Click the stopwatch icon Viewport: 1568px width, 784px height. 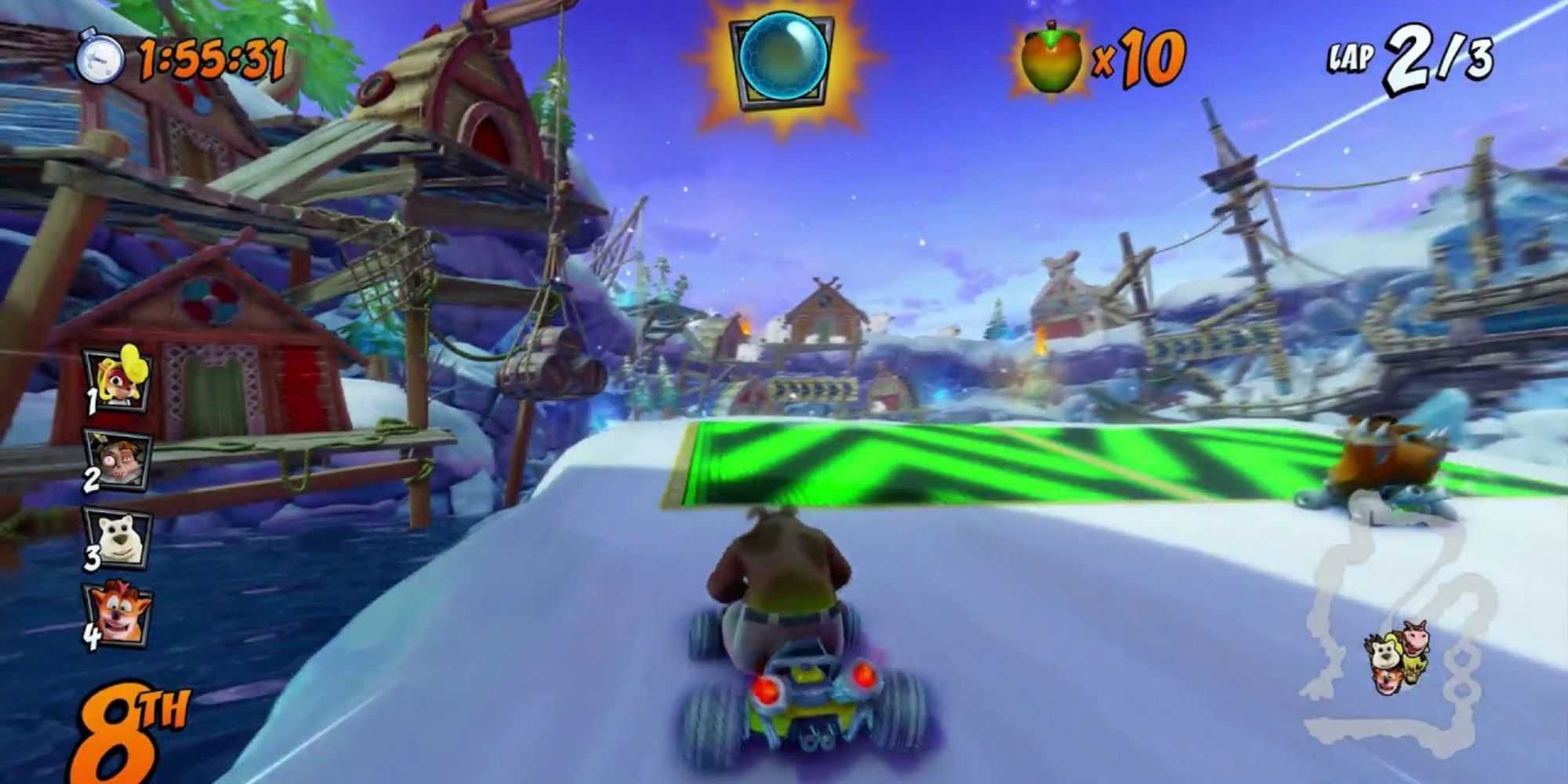101,58
